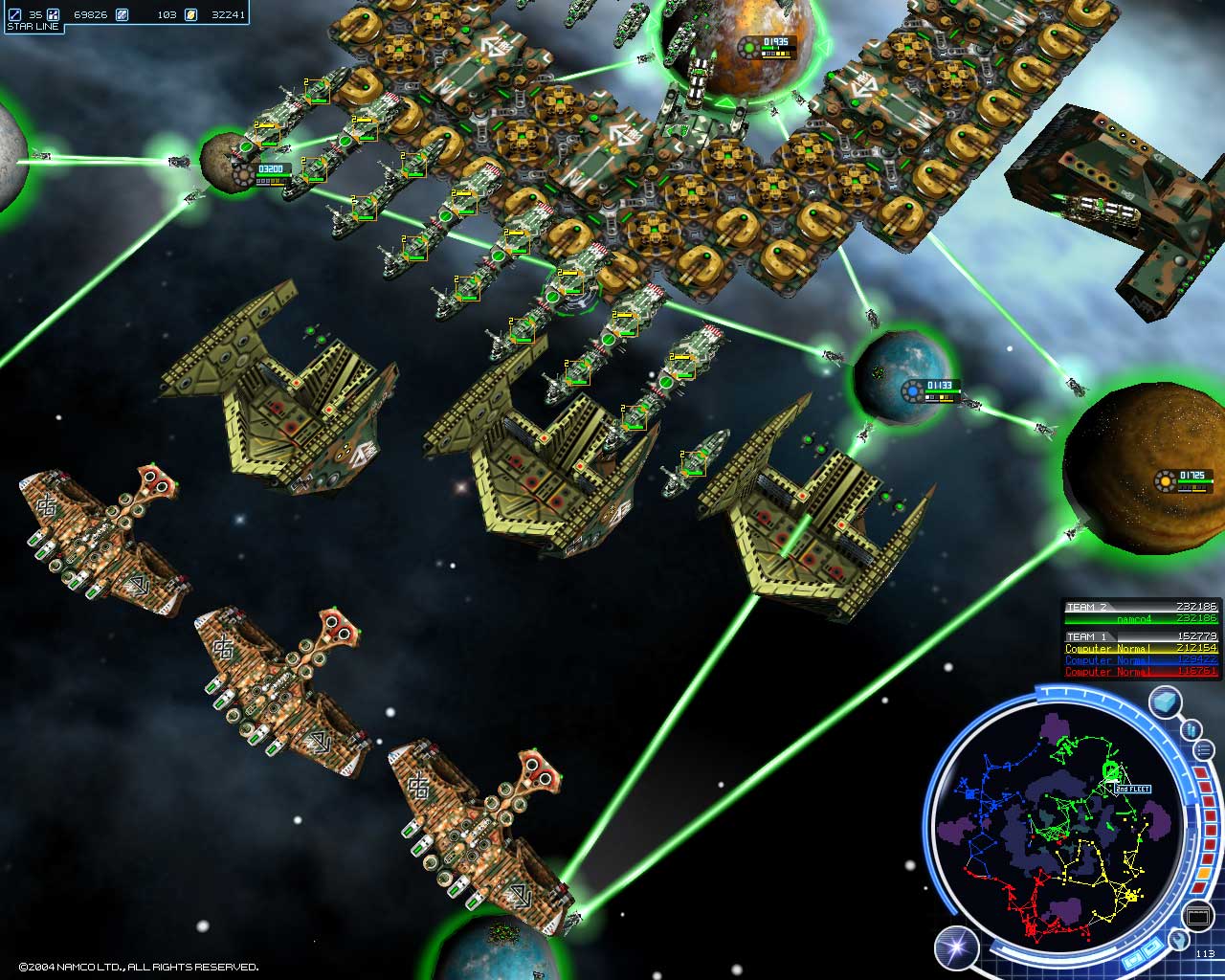Open the list icon button by minimap
The image size is (1225, 980).
point(1204,749)
